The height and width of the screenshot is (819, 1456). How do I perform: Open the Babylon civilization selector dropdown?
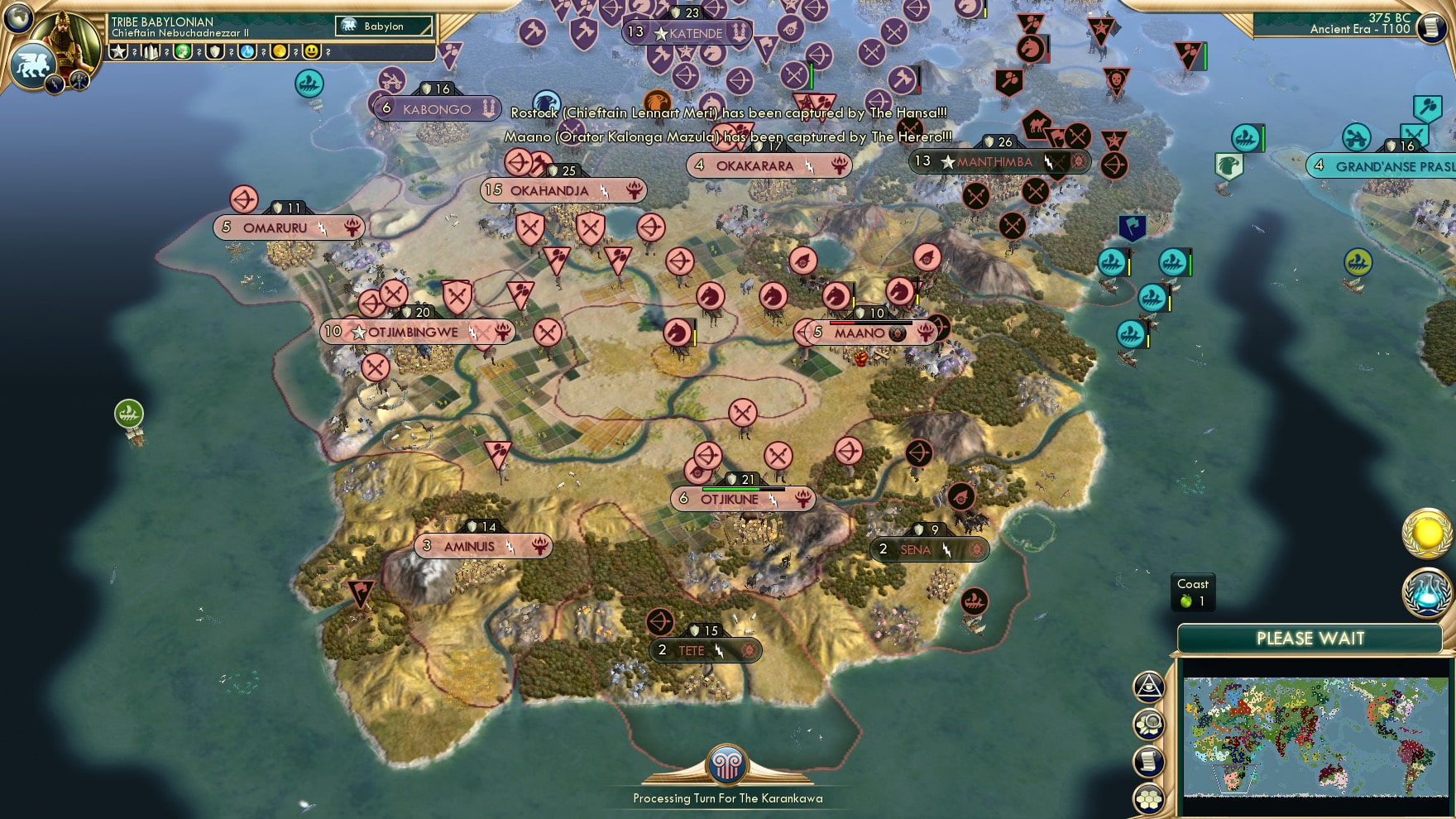click(x=383, y=26)
